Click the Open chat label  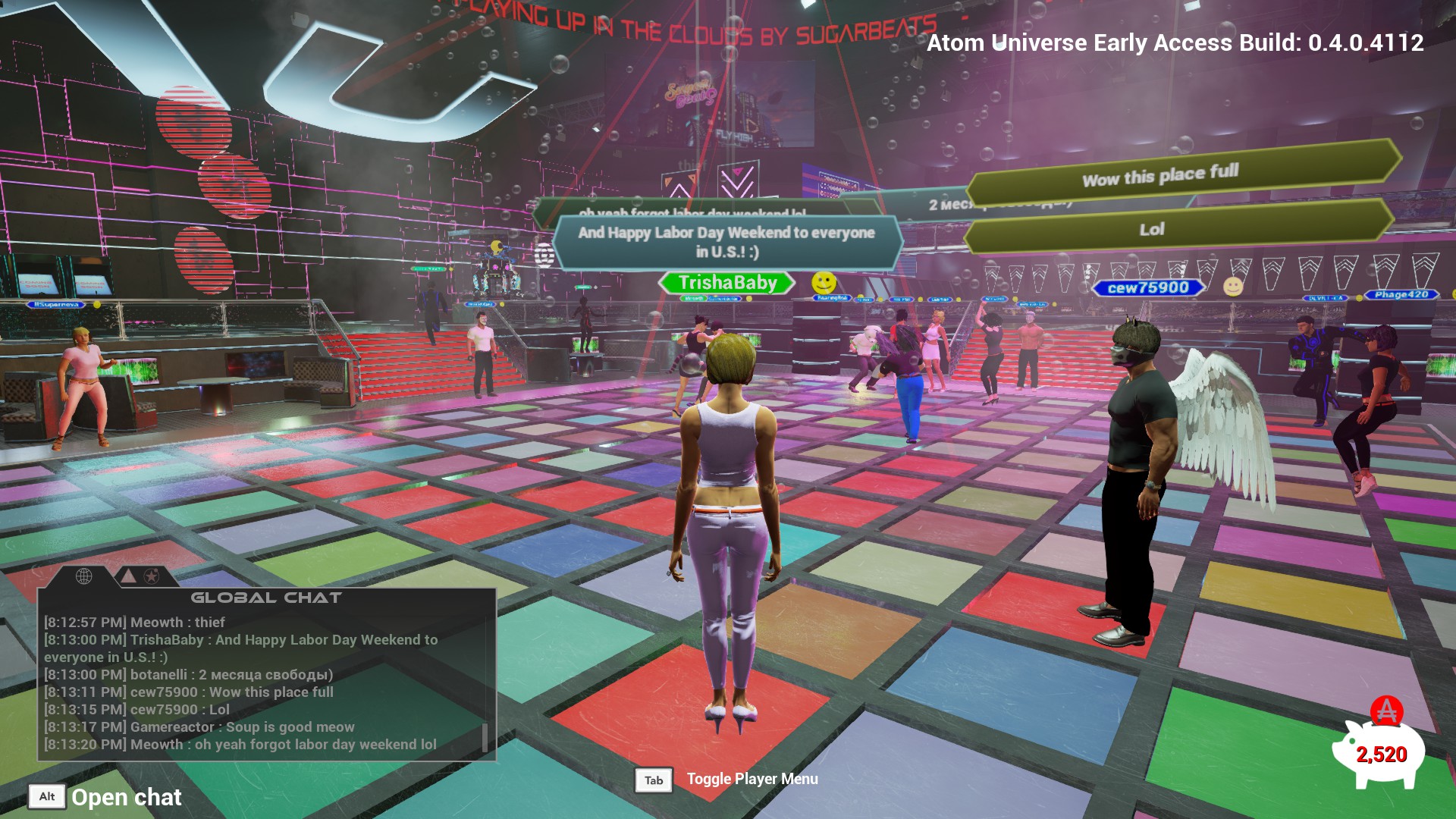[127, 797]
